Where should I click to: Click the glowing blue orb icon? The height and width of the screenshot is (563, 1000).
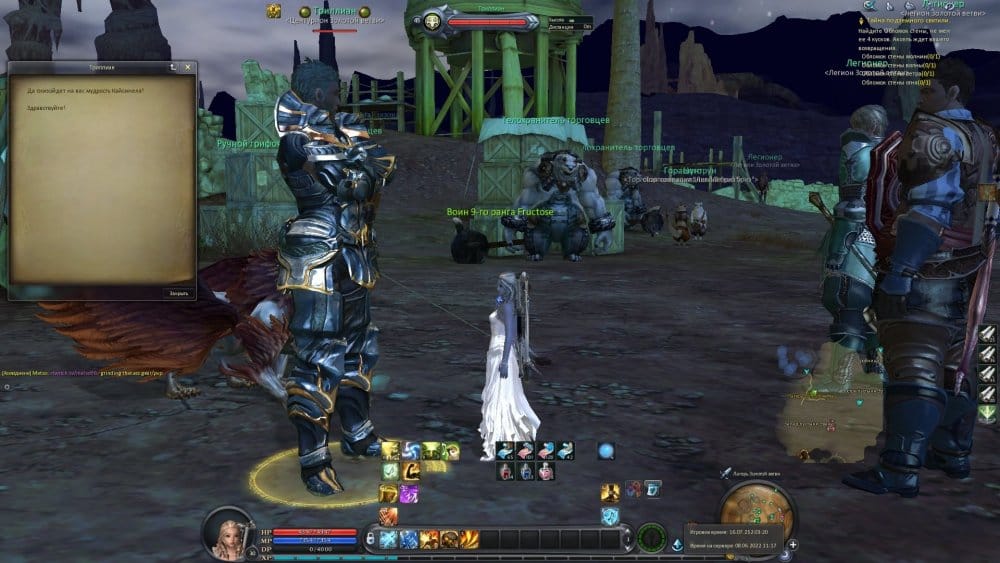tap(605, 451)
